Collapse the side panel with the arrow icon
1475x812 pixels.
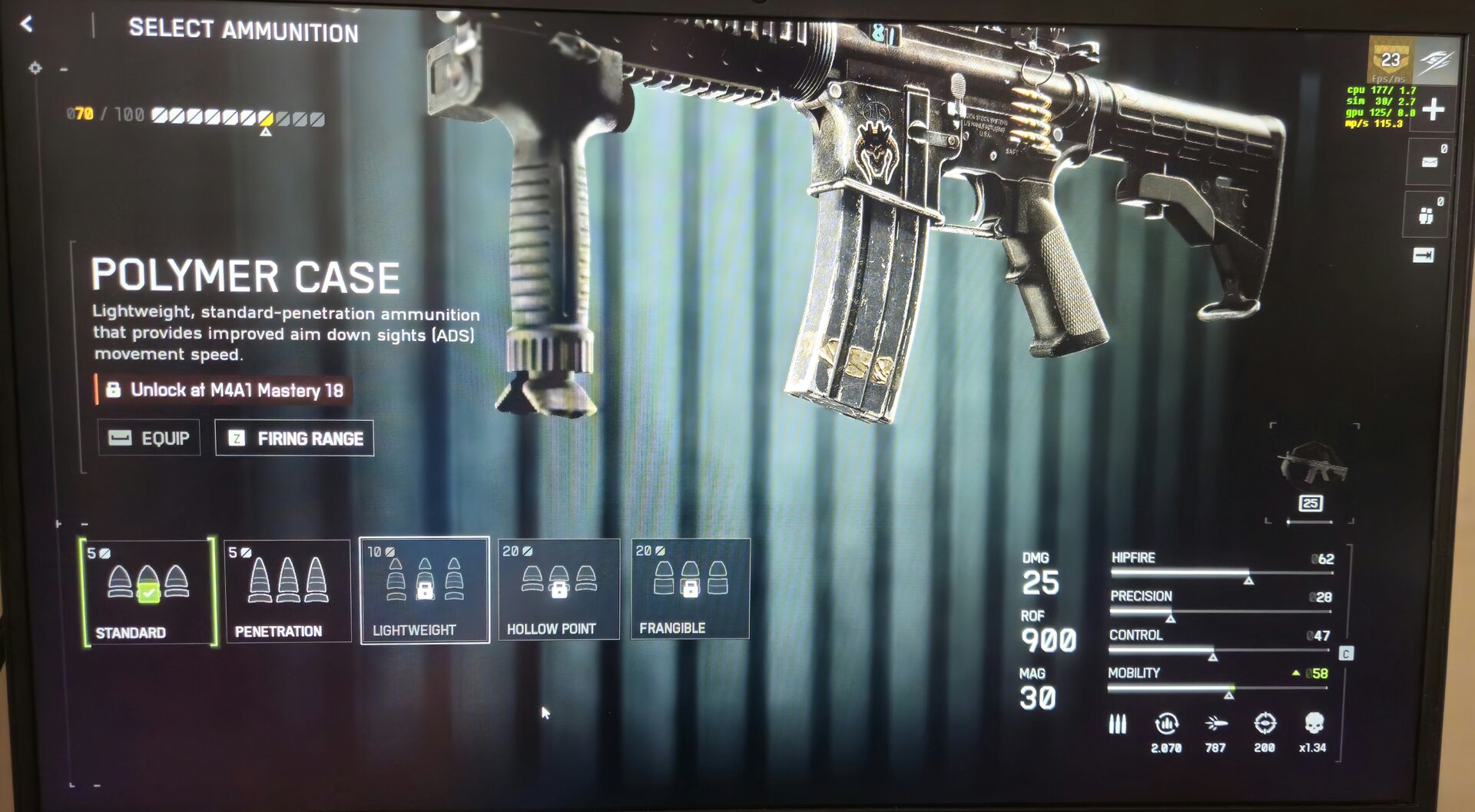[x=1423, y=255]
